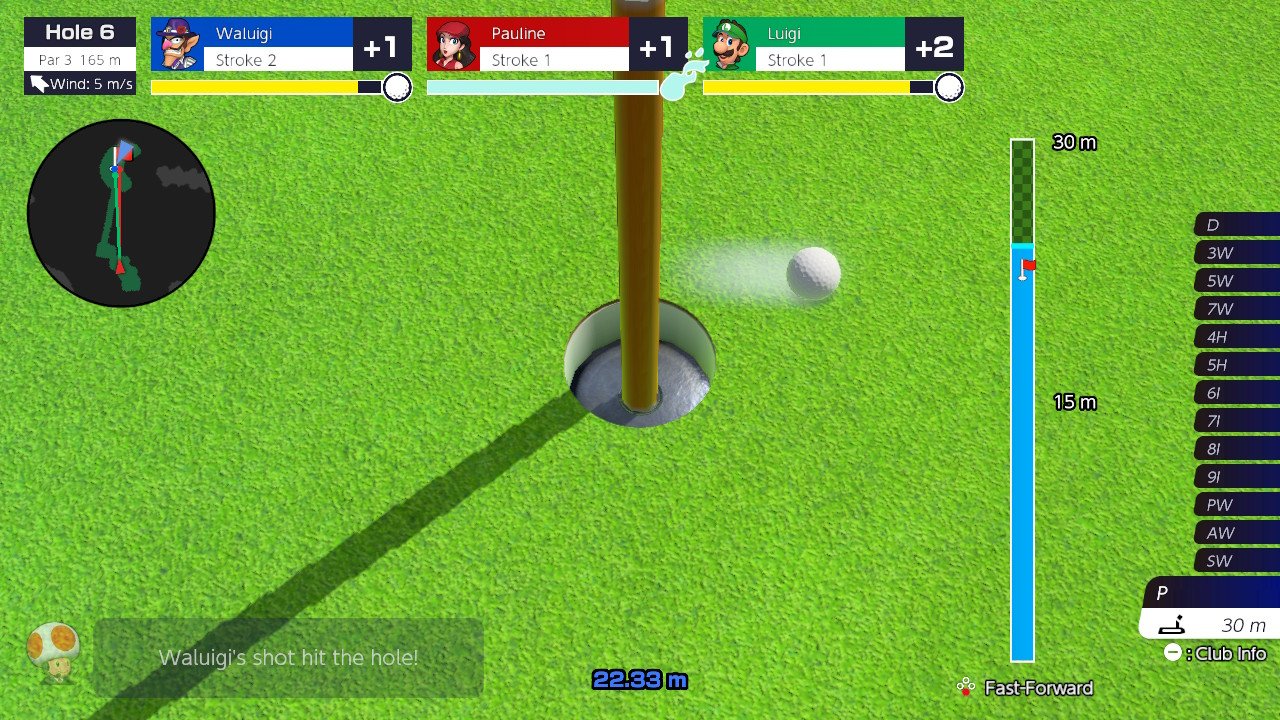The height and width of the screenshot is (720, 1280).
Task: Select the 6I iron club
Action: pyautogui.click(x=1237, y=393)
